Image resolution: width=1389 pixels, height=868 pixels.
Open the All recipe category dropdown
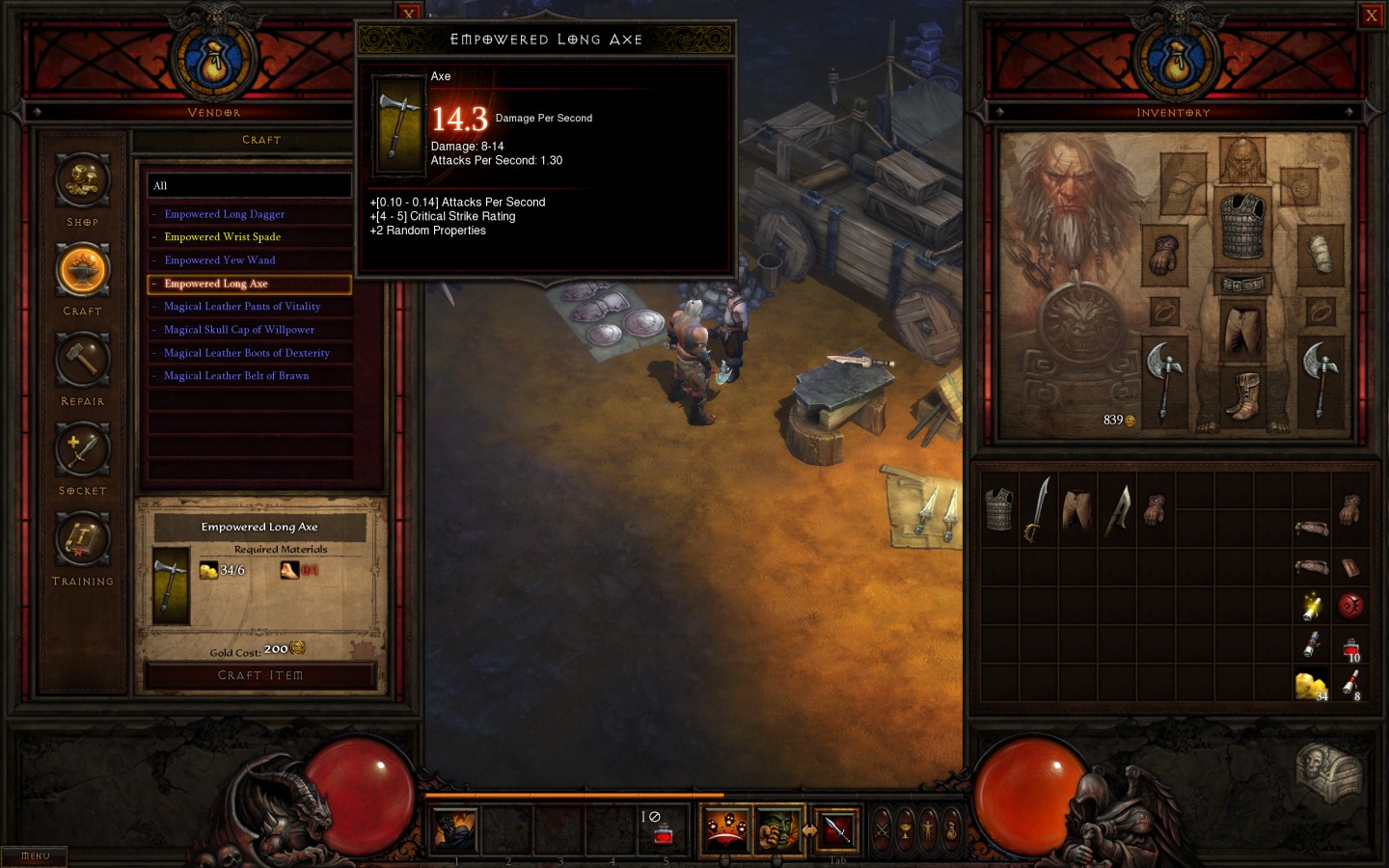pos(249,185)
